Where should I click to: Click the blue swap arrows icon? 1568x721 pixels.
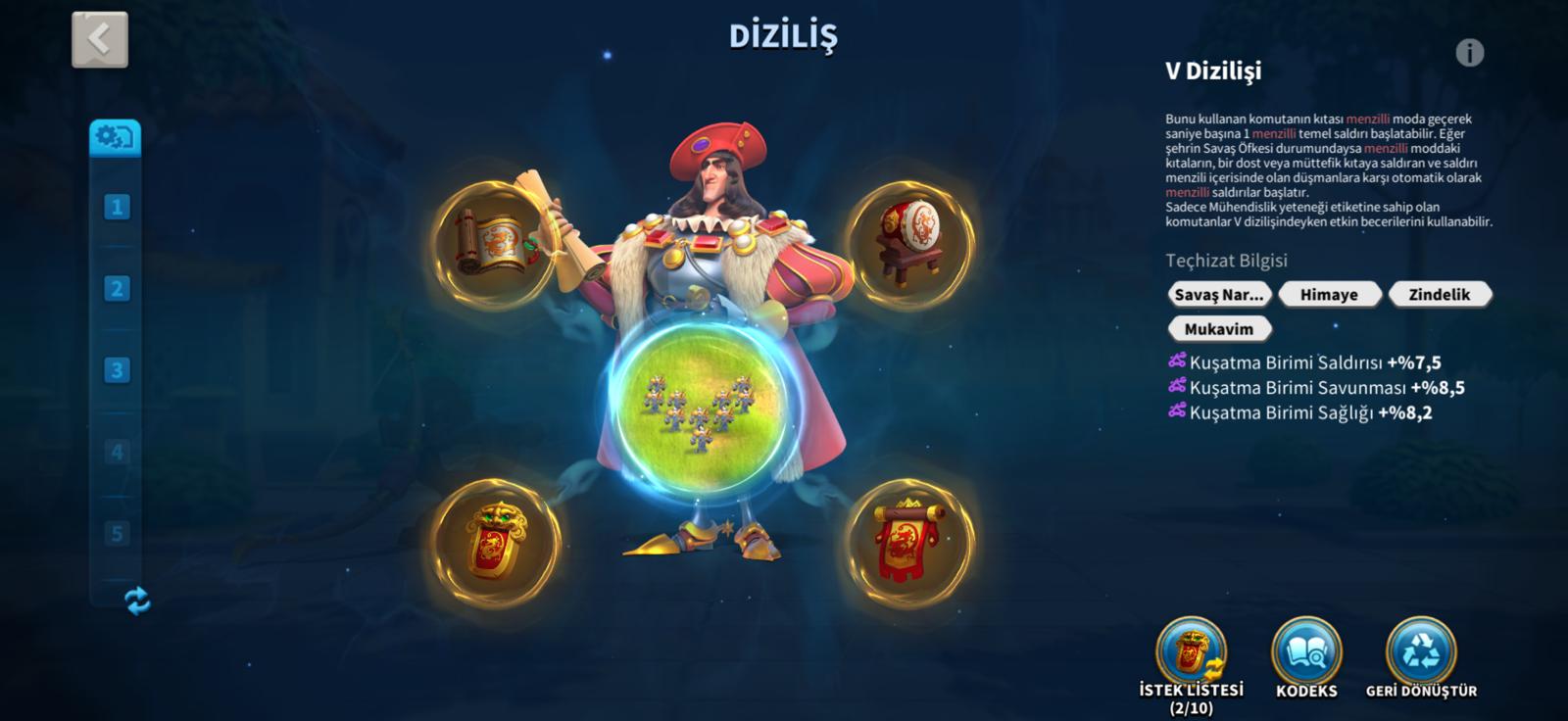[x=138, y=601]
